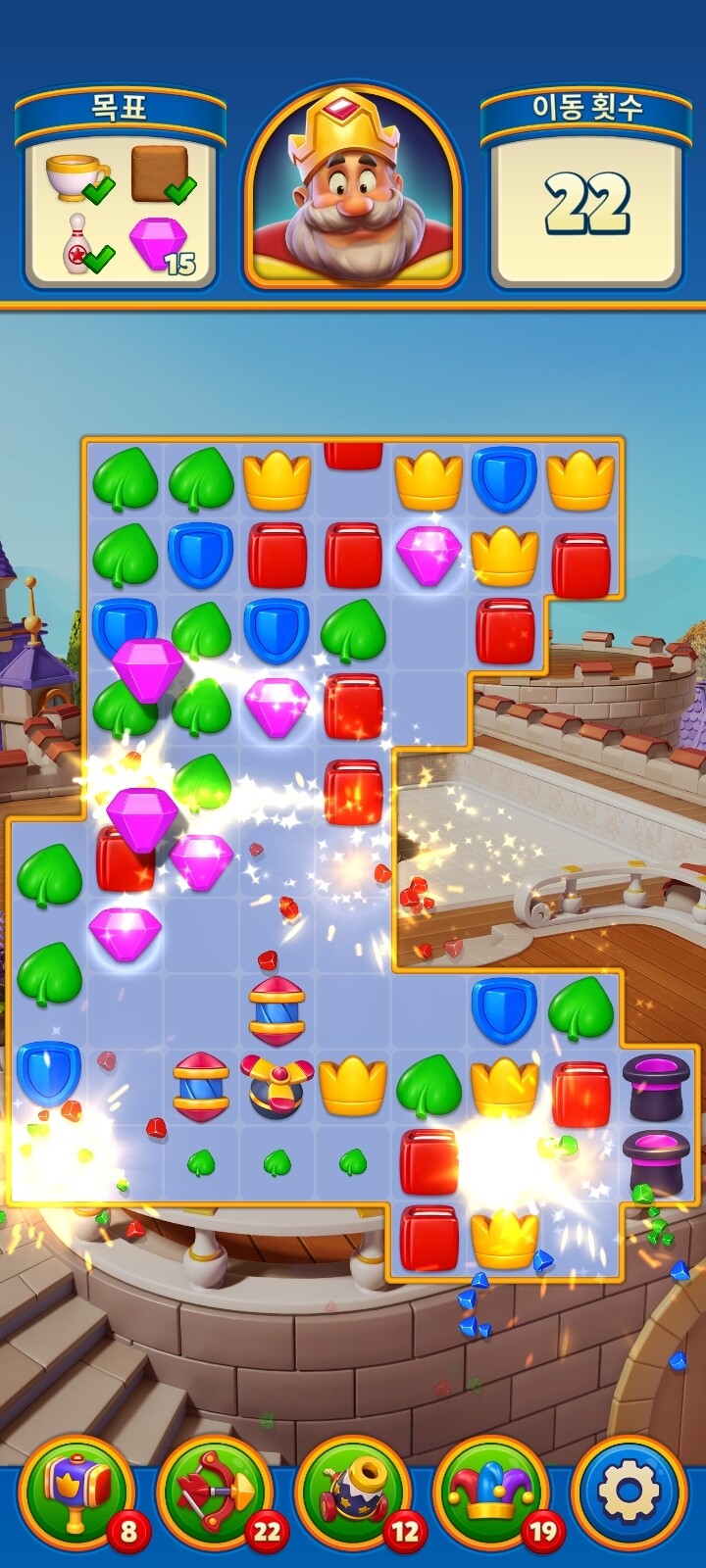
Task: Select the crossbow arrow booster
Action: (215, 1493)
